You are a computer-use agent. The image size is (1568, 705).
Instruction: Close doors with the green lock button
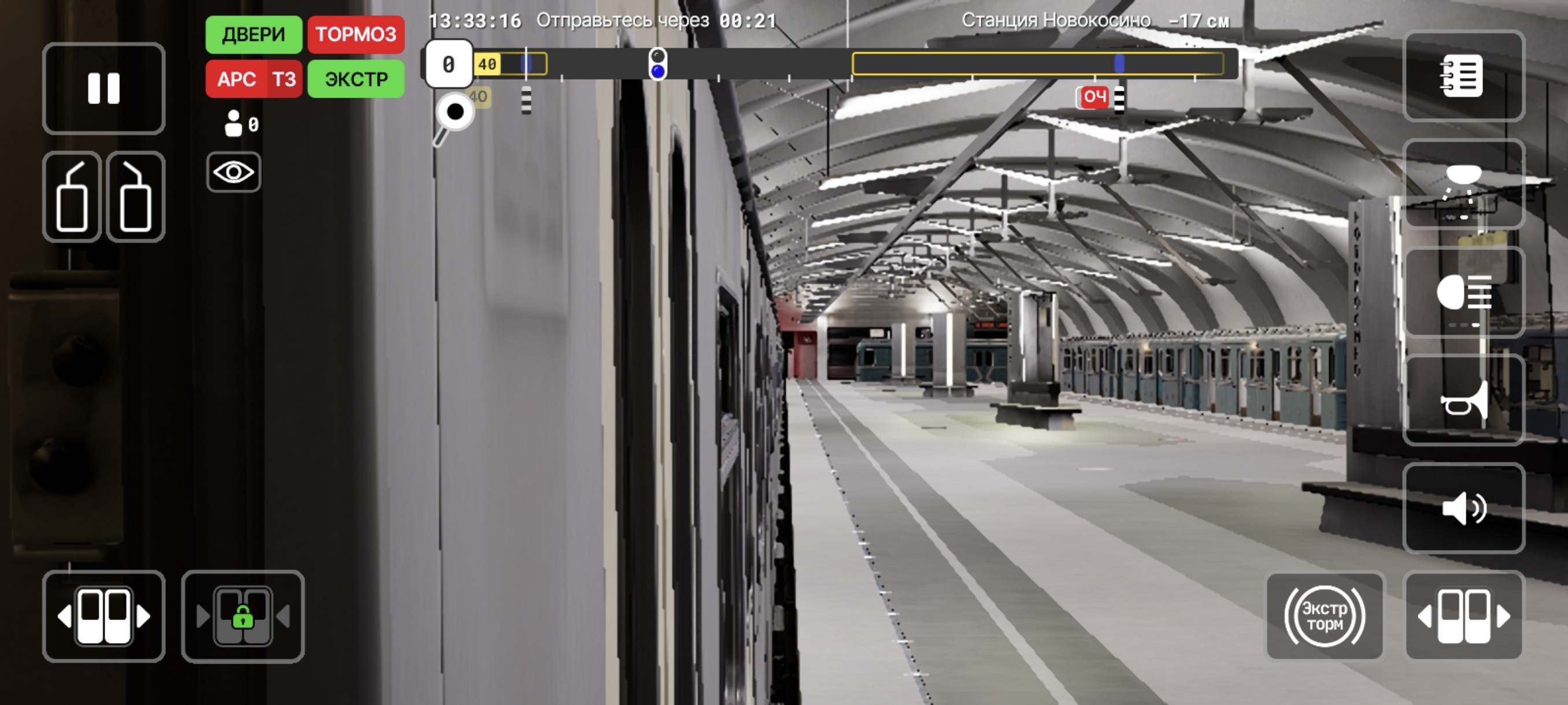tap(243, 616)
